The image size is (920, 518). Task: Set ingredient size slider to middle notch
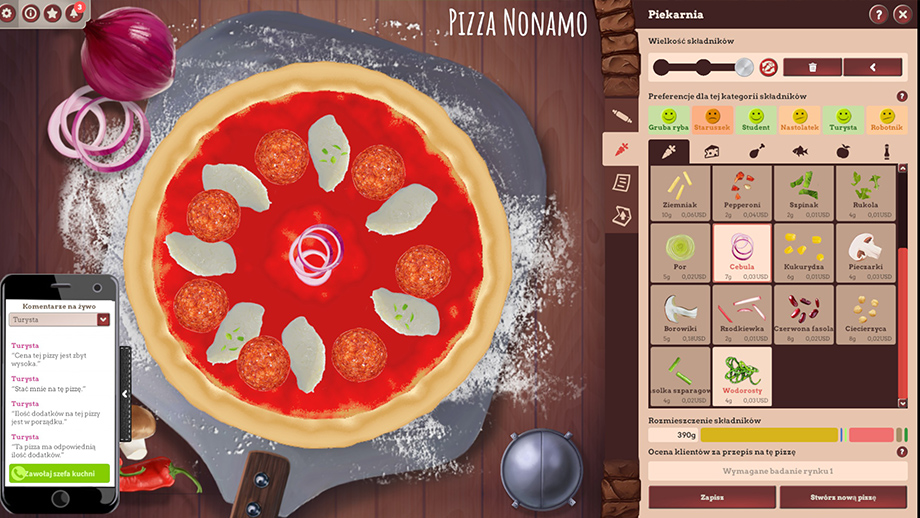(x=705, y=67)
